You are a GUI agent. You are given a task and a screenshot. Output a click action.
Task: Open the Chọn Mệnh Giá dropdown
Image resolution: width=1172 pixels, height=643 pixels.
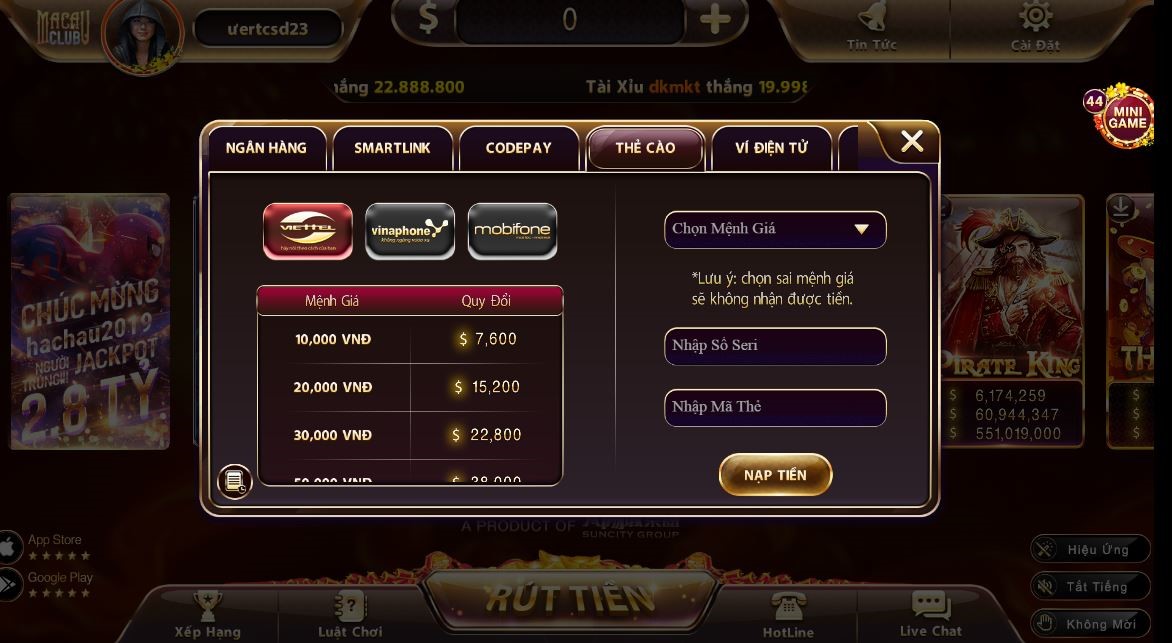click(x=775, y=229)
